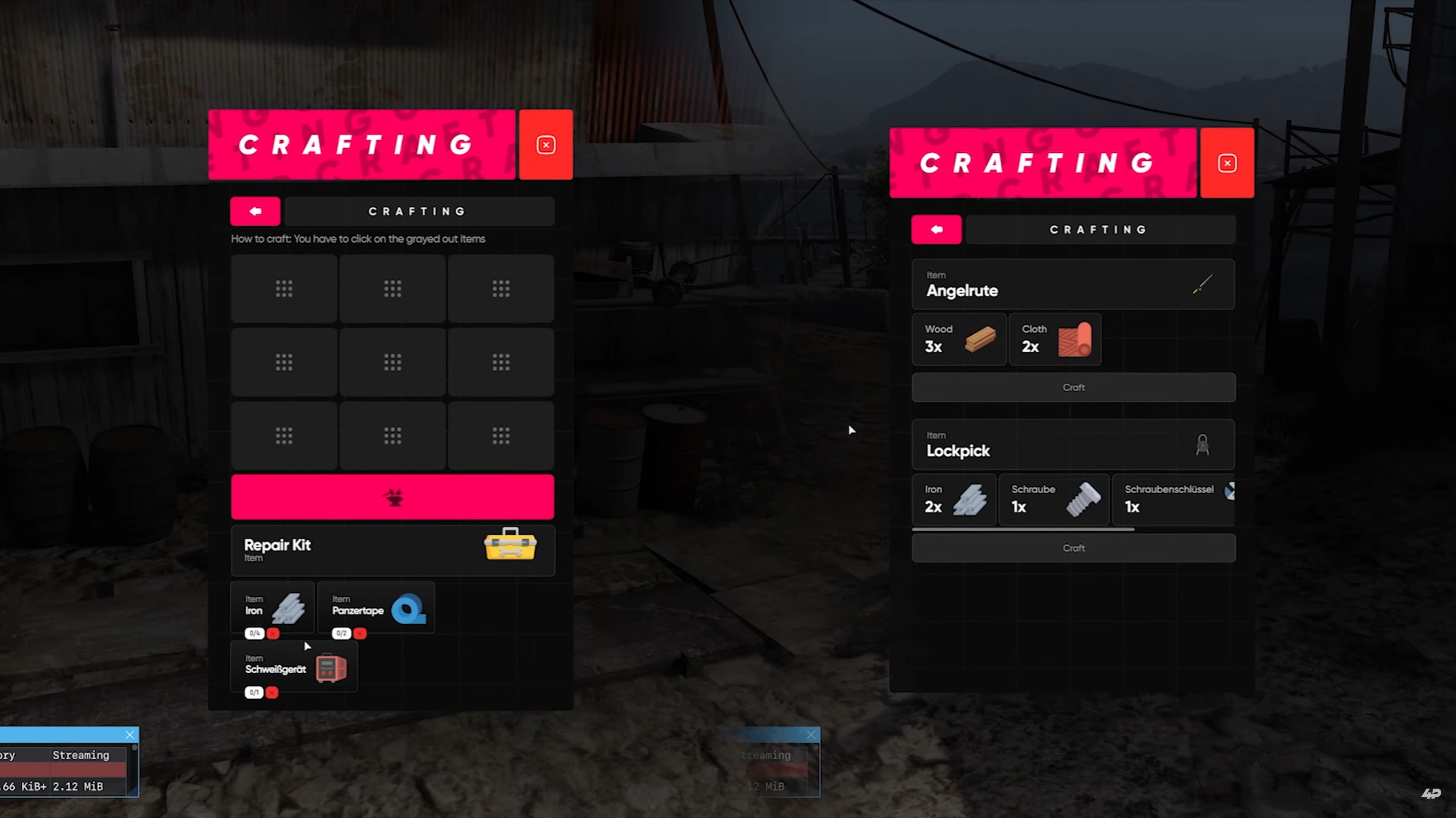1456x818 pixels.
Task: Select the anvil craft icon
Action: [392, 496]
